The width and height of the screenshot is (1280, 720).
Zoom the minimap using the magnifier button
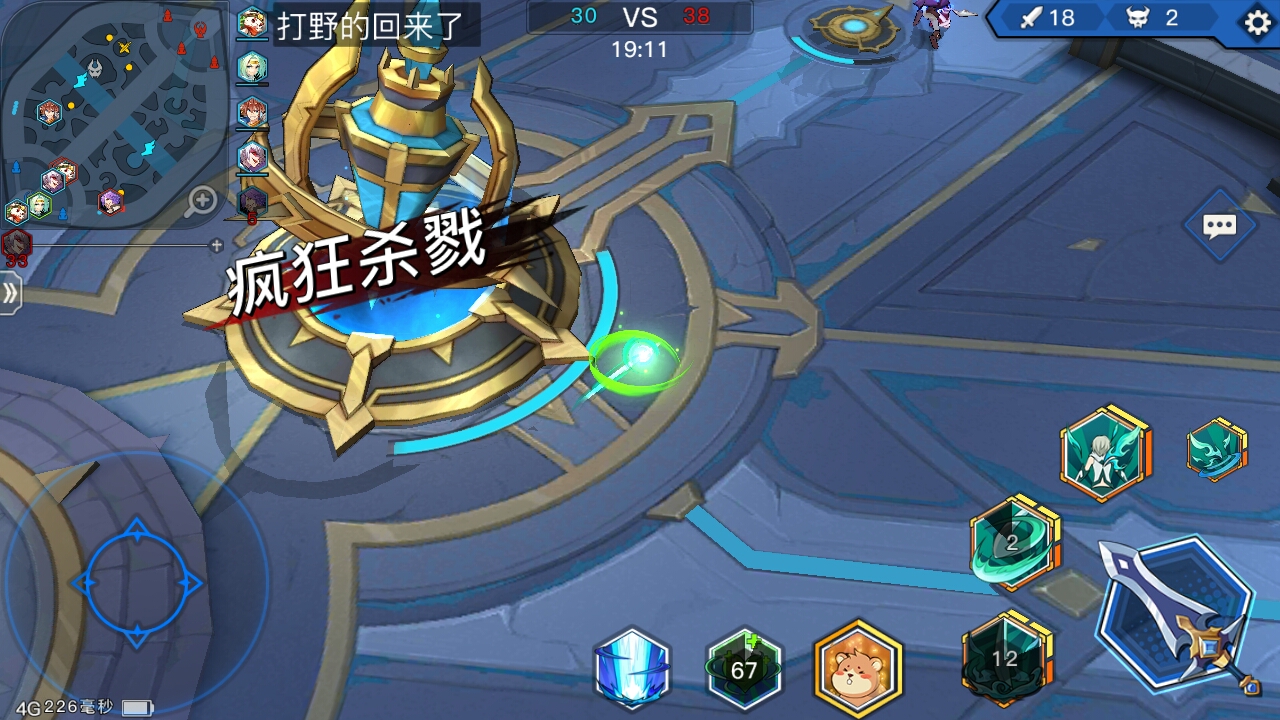(x=202, y=201)
